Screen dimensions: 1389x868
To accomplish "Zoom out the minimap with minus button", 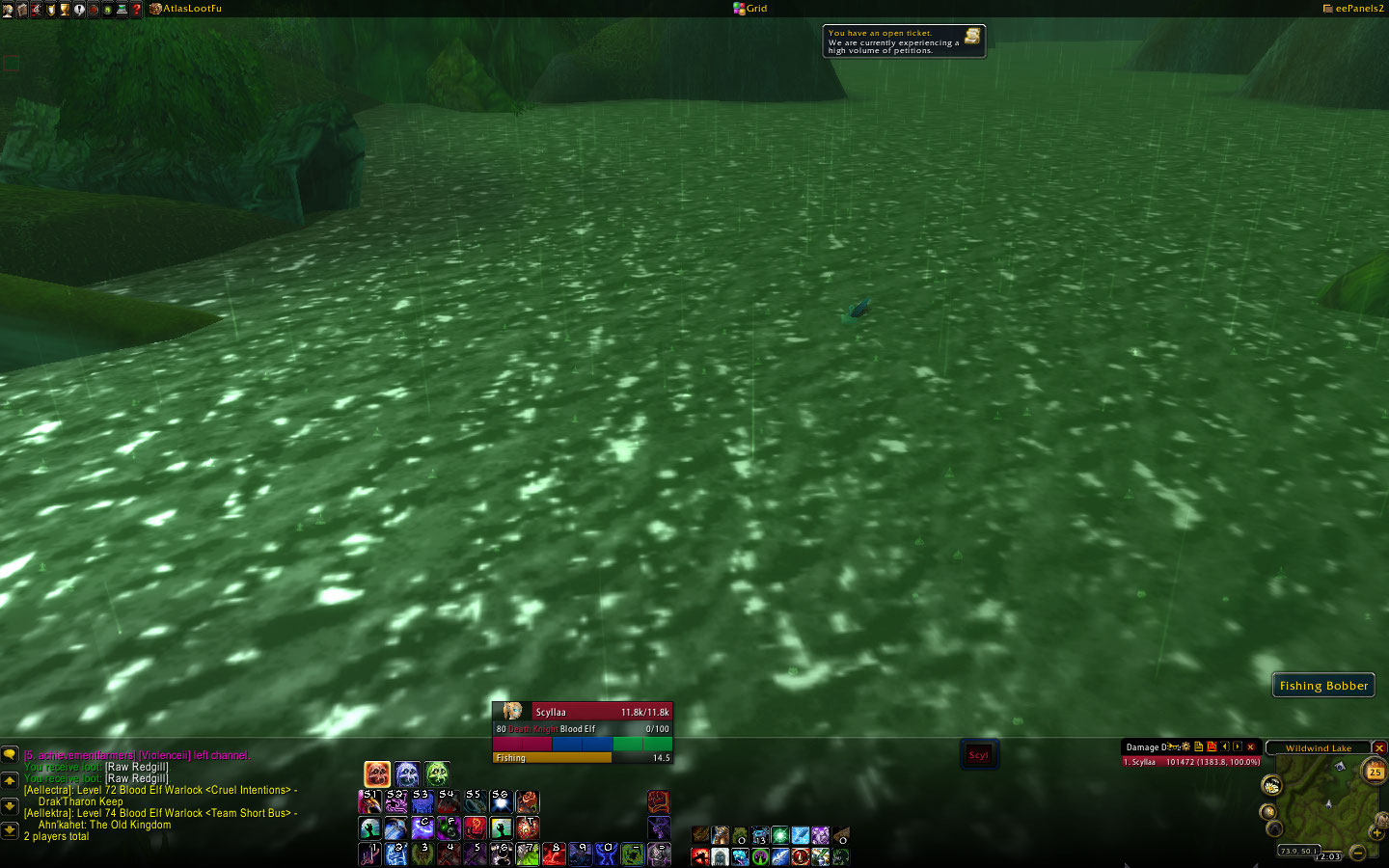I will 1357,852.
